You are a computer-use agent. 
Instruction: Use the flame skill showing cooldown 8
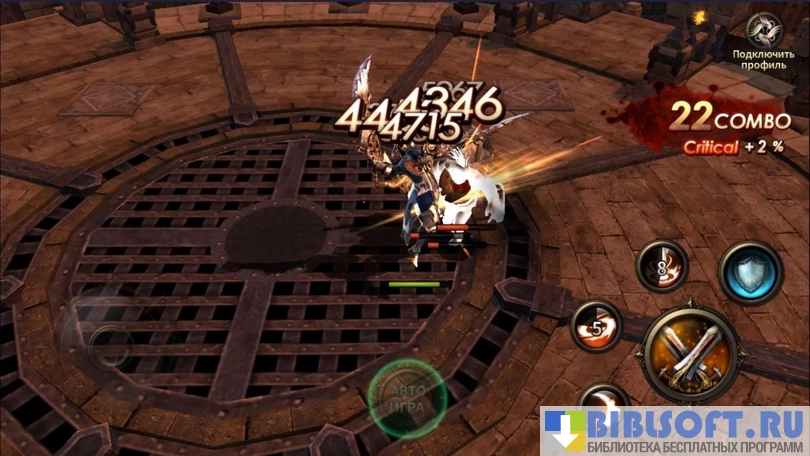(x=662, y=266)
